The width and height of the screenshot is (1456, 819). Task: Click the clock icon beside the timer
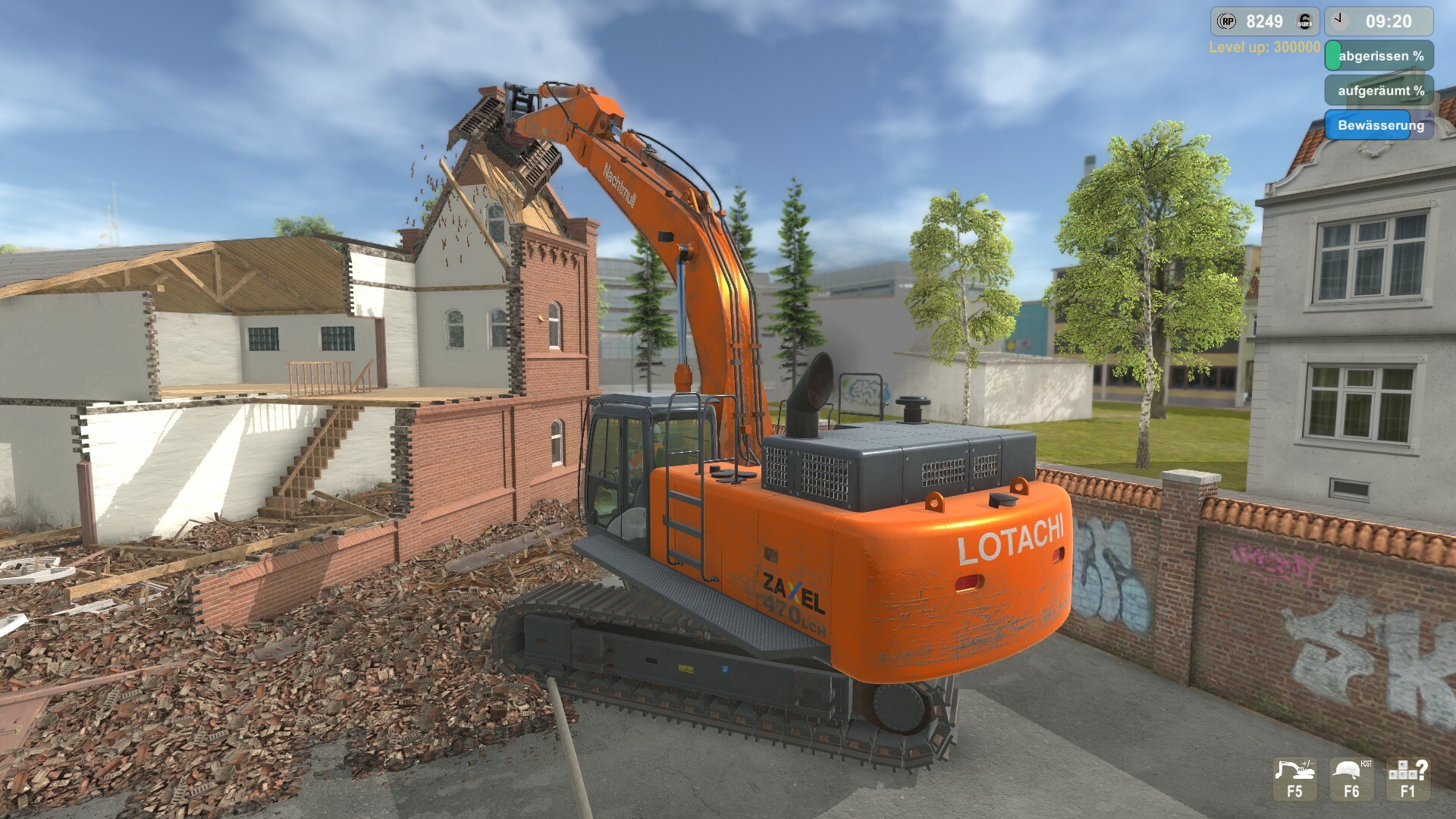coord(1339,20)
